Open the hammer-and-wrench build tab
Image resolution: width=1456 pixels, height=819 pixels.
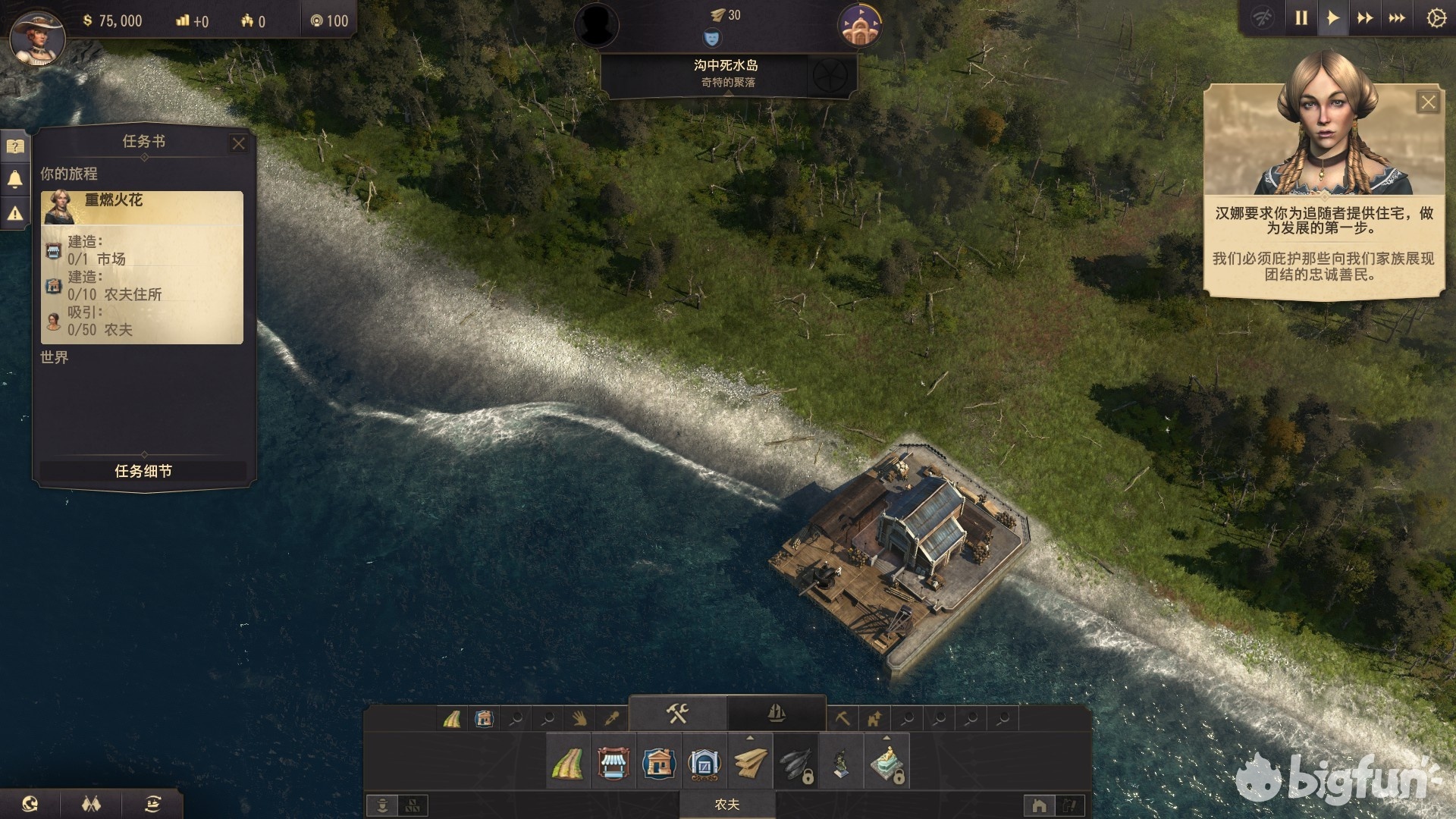click(677, 714)
